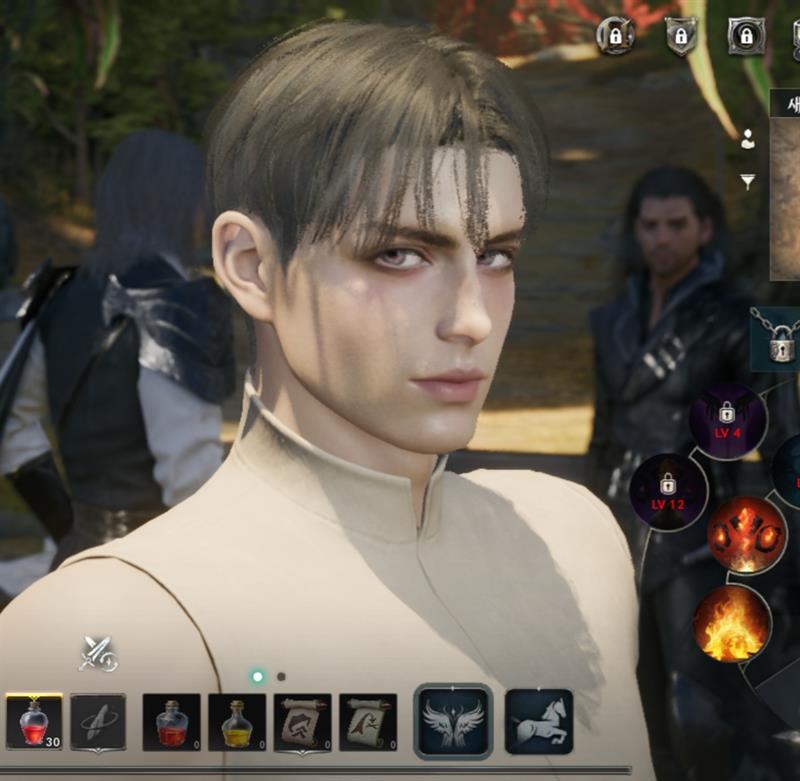Open the funnel filter beside the minimap
Viewport: 800px width, 781px height.
click(747, 181)
